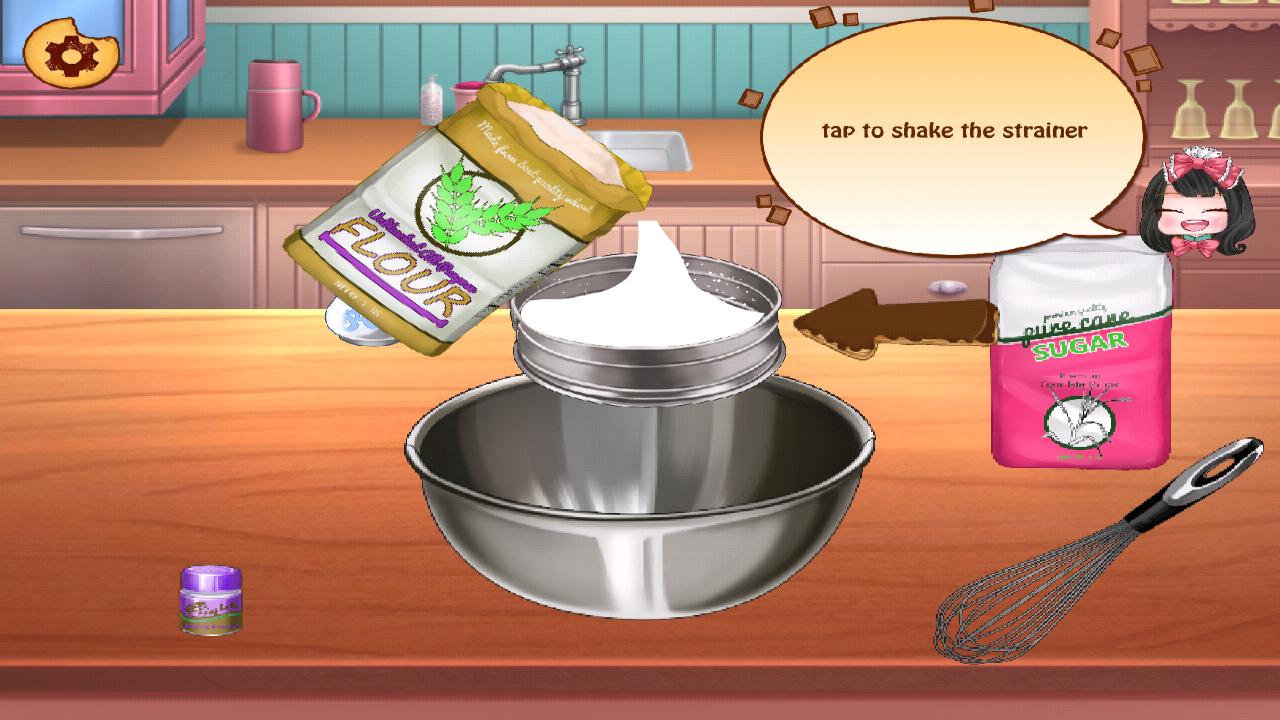Tap the SUGAR text on the pink bag
This screenshot has height=720, width=1280.
click(1080, 345)
